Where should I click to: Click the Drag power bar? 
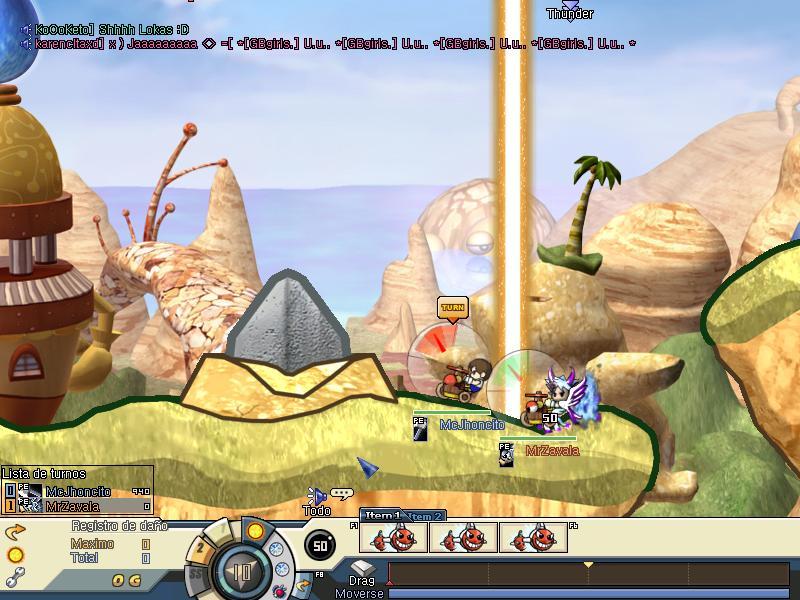[592, 574]
